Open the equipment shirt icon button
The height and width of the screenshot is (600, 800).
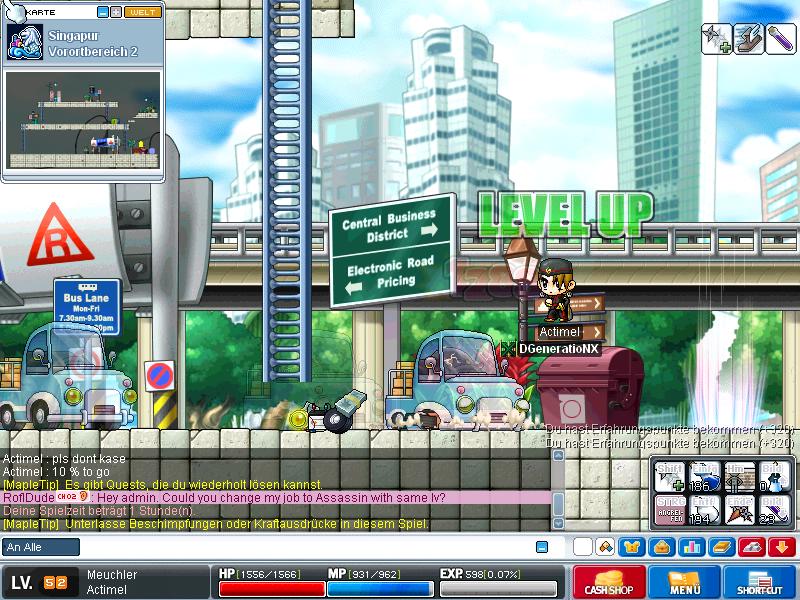pyautogui.click(x=632, y=547)
